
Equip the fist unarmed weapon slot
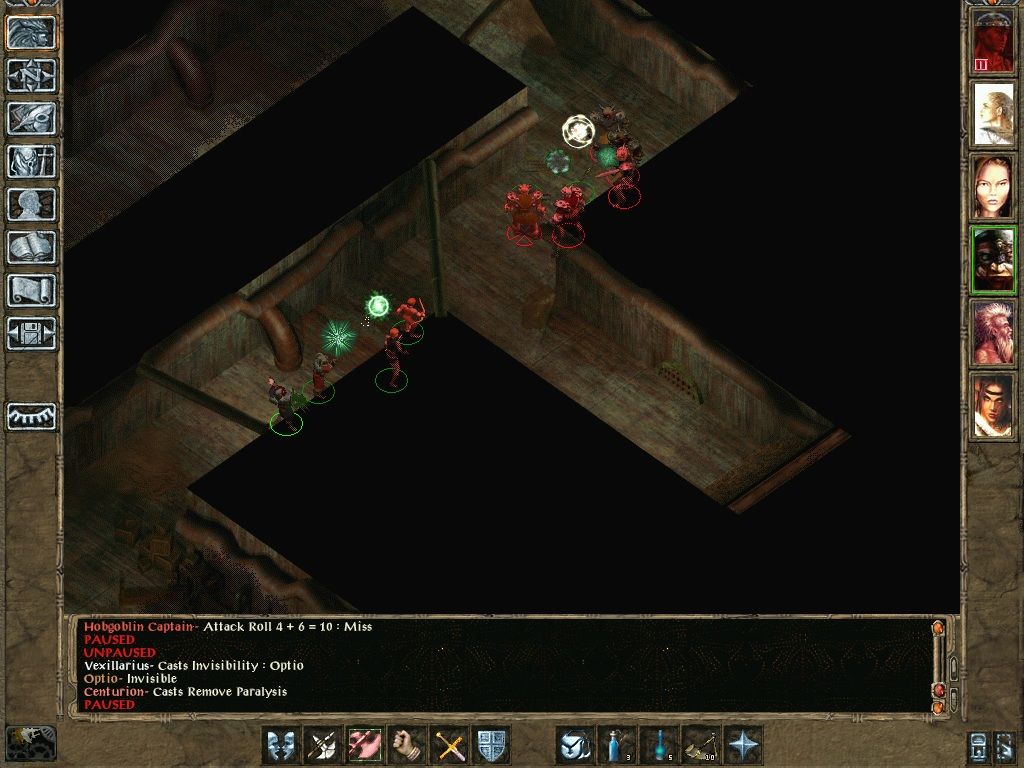point(407,745)
